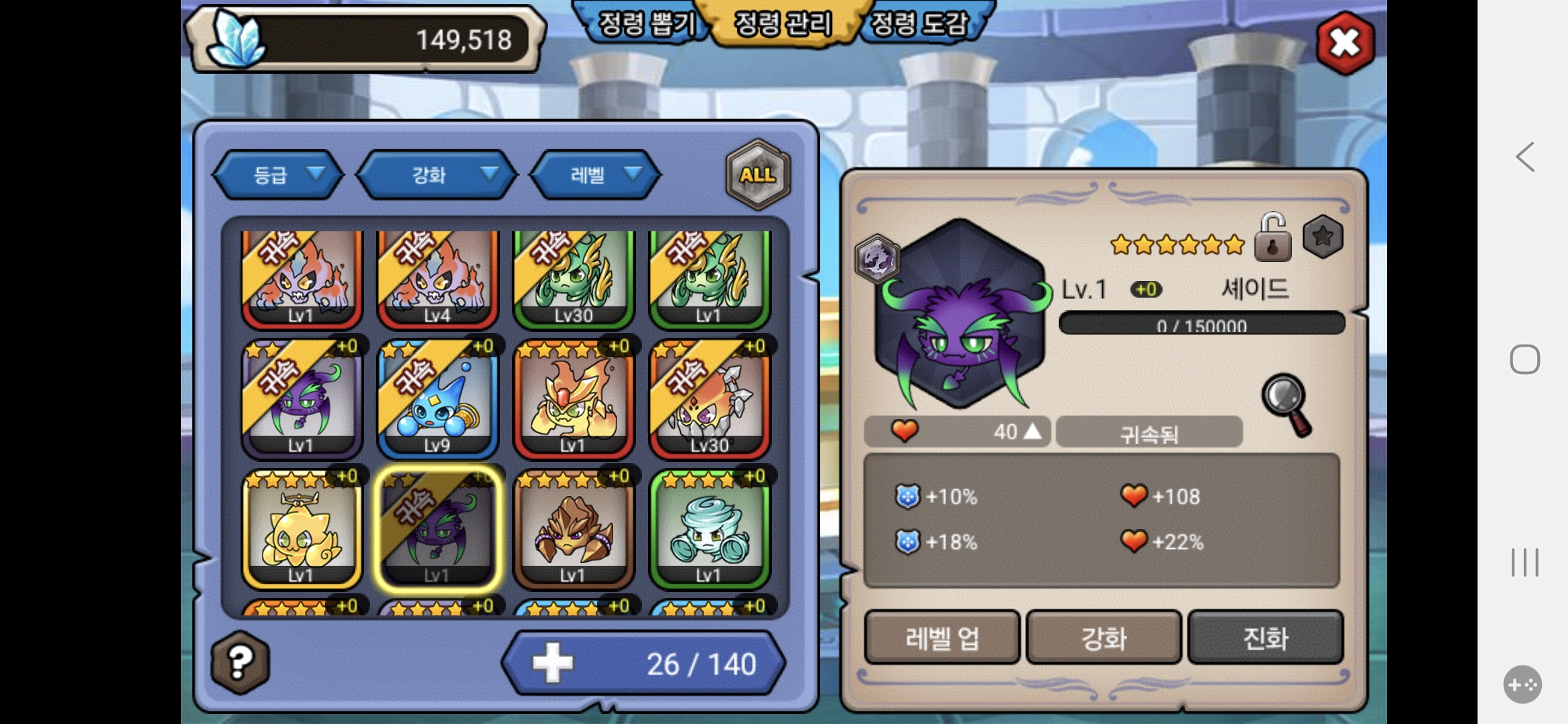Viewport: 1568px width, 724px height.
Task: Select the Lv30 green dragon spirit
Action: click(573, 278)
